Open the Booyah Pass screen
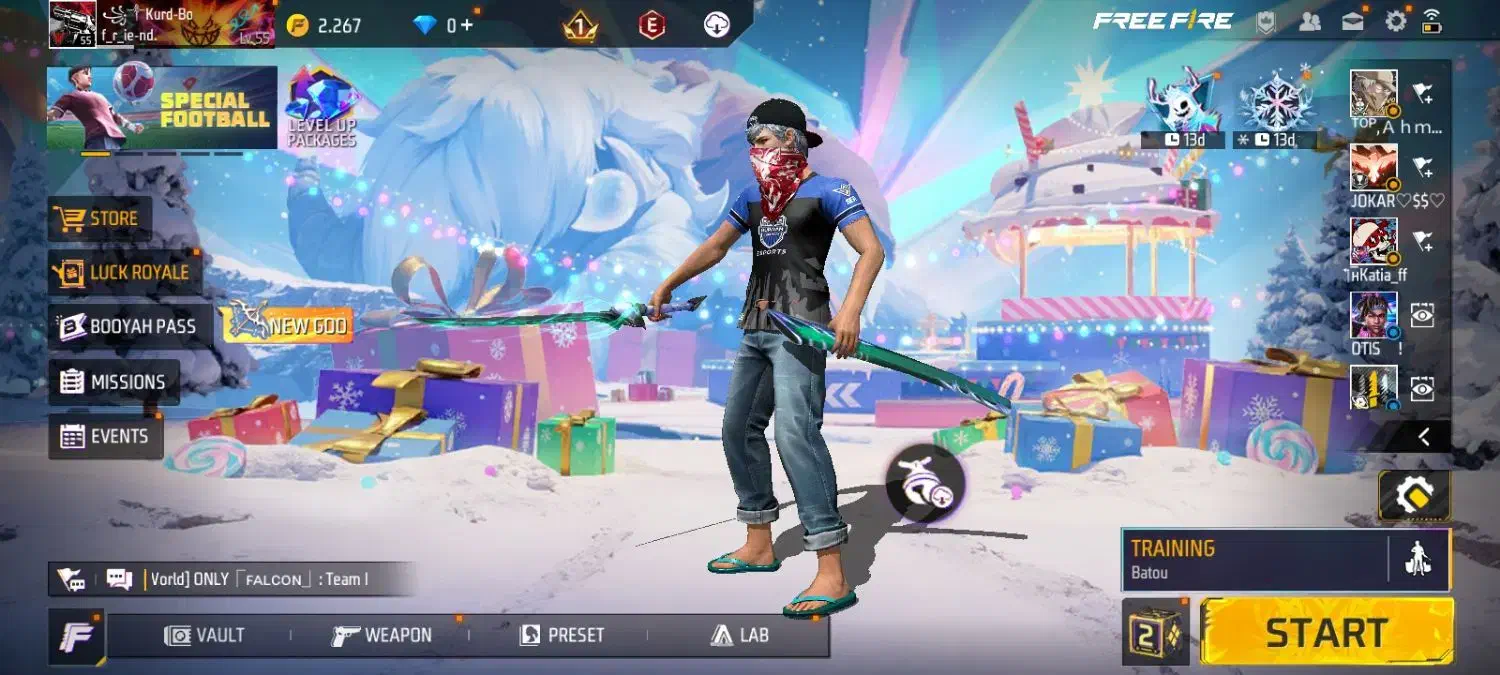 [x=129, y=326]
